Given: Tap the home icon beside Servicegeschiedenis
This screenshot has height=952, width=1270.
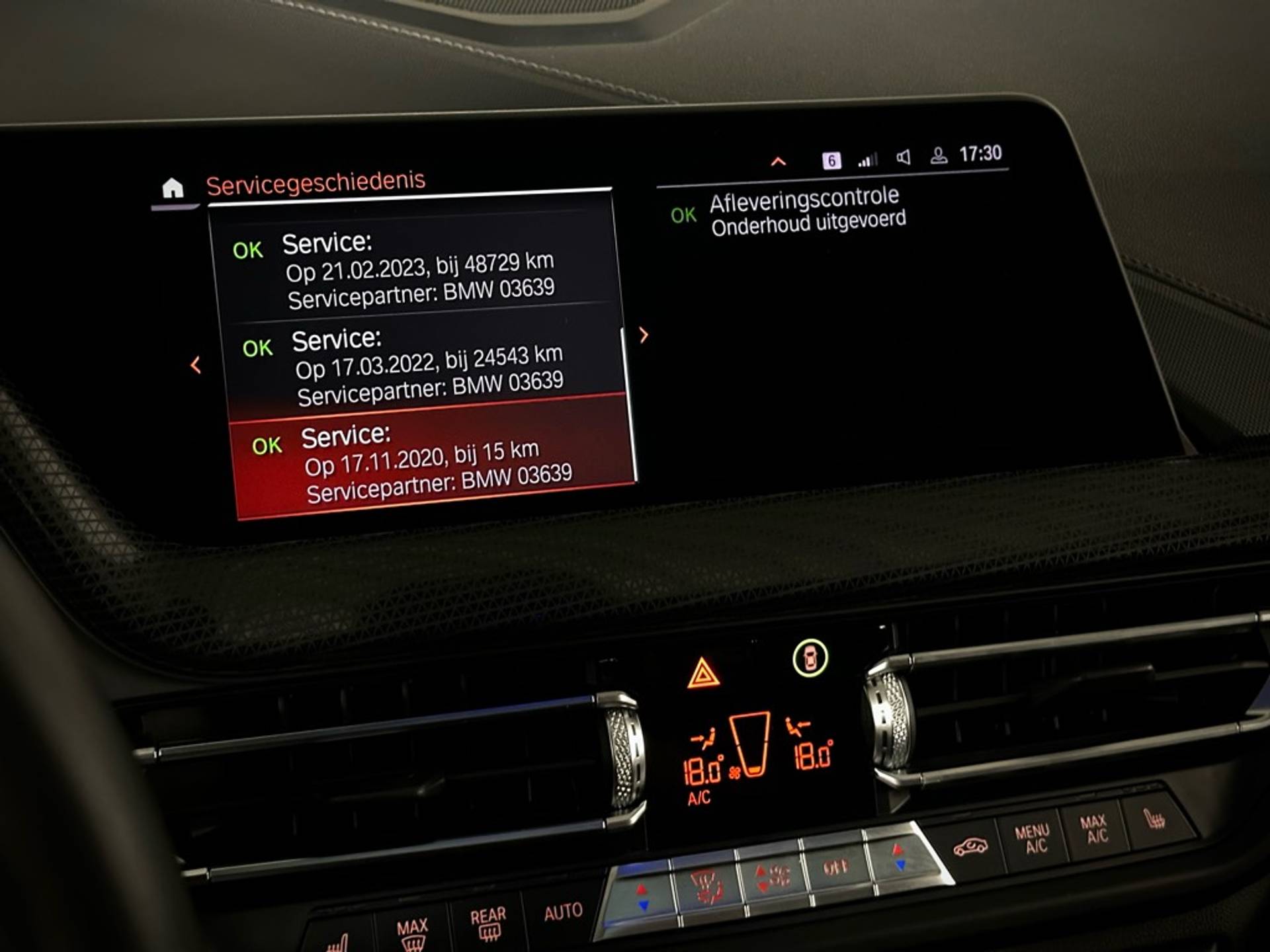Looking at the screenshot, I should tap(173, 188).
